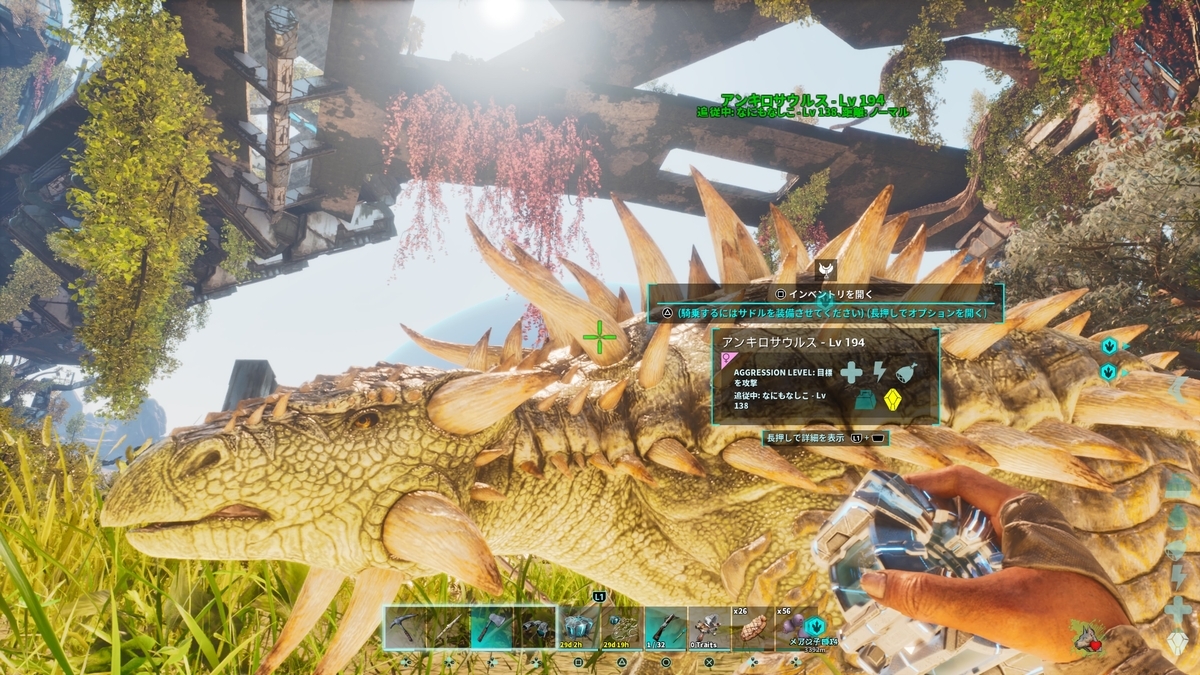Equip the weapon slot showing 1/32
The image size is (1200, 675).
[665, 627]
